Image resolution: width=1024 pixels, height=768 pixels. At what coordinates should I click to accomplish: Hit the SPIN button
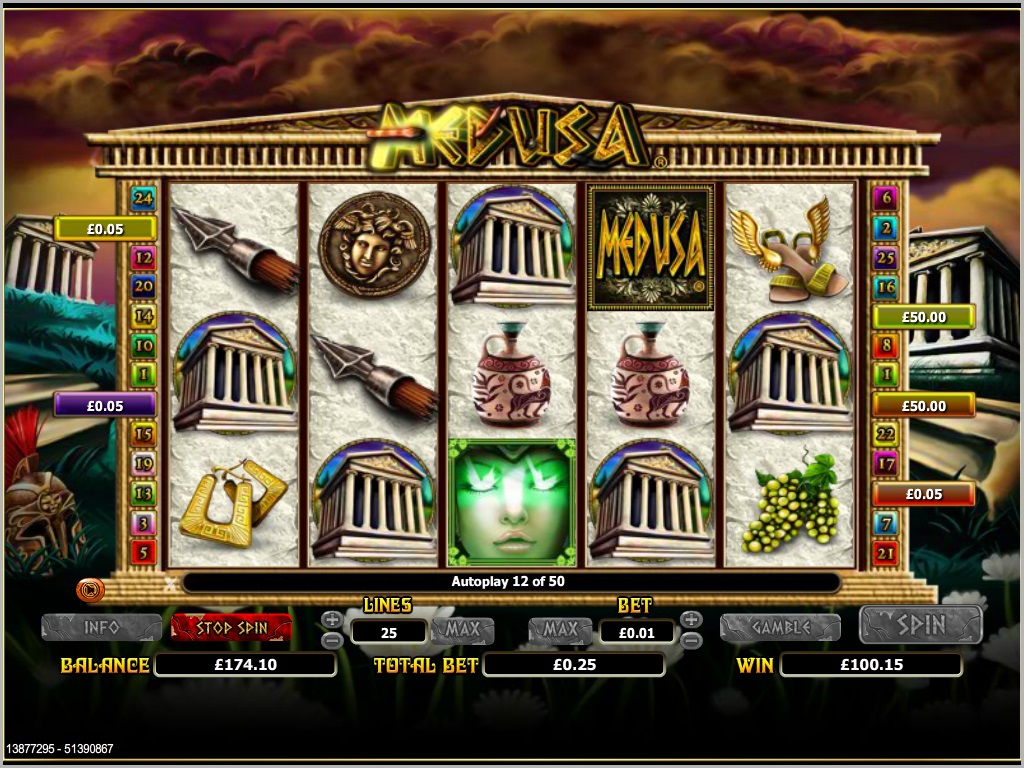[920, 625]
